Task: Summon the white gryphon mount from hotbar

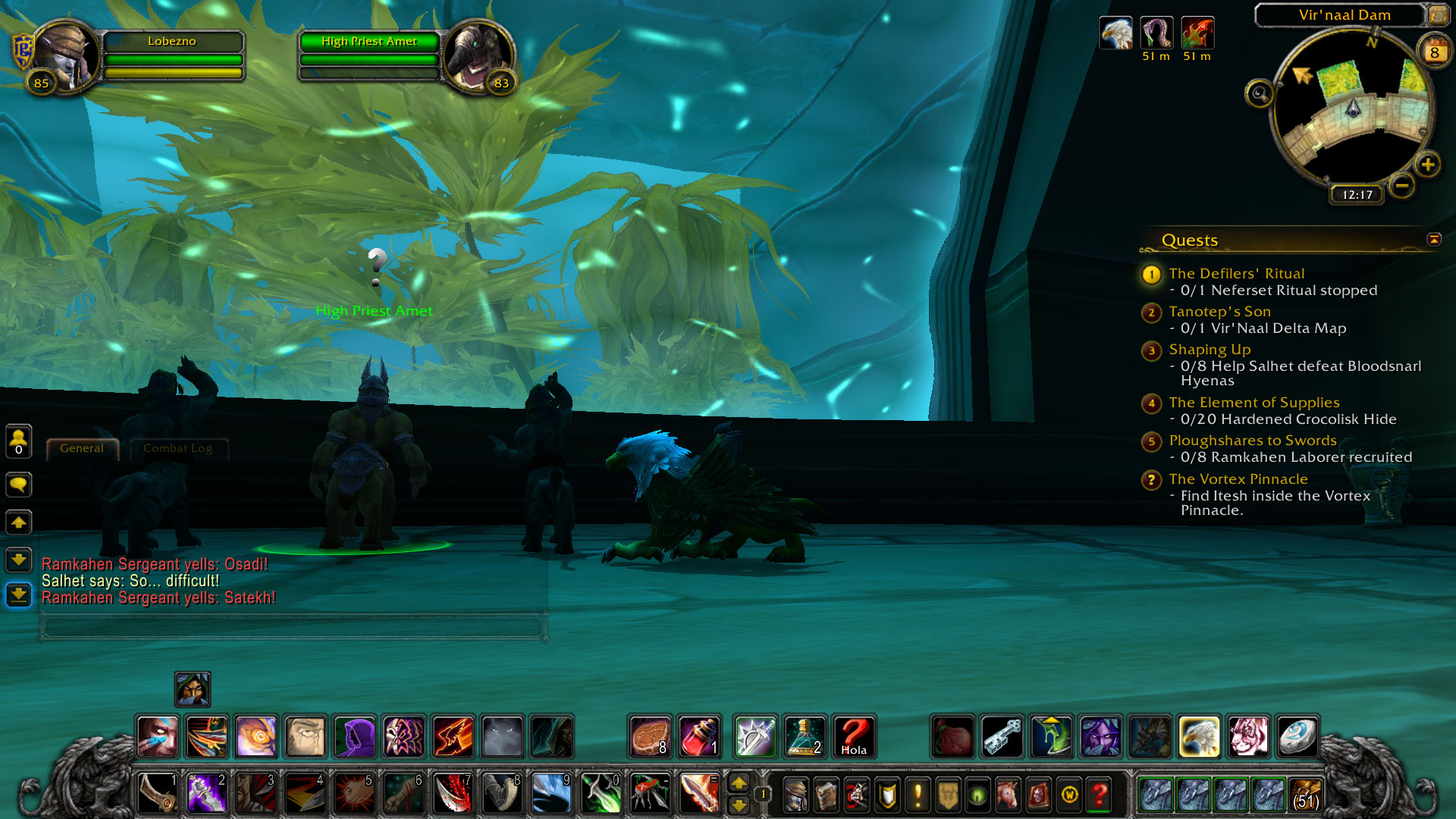Action: [x=1199, y=736]
